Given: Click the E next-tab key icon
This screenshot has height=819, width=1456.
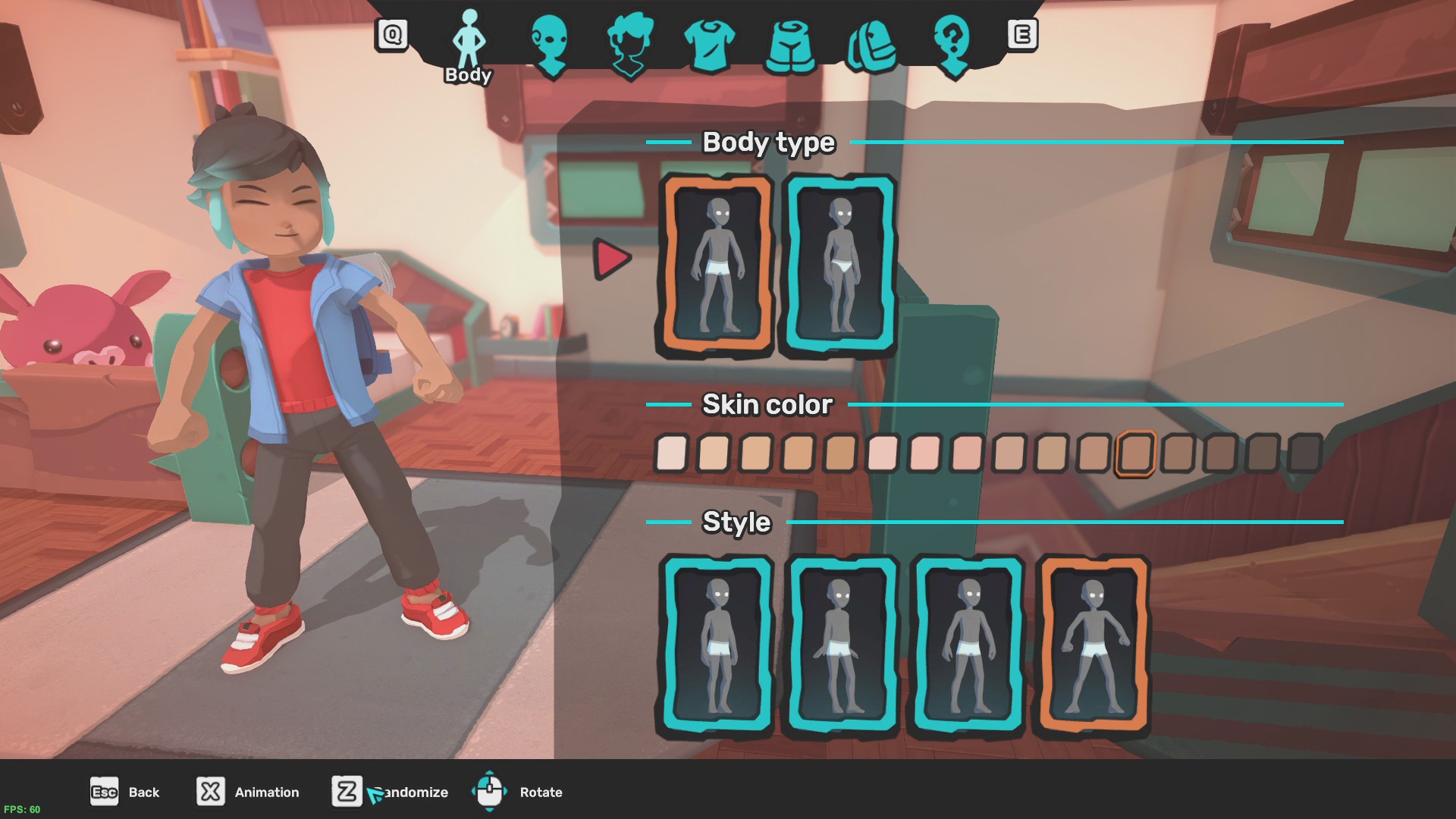Looking at the screenshot, I should click(x=1022, y=33).
